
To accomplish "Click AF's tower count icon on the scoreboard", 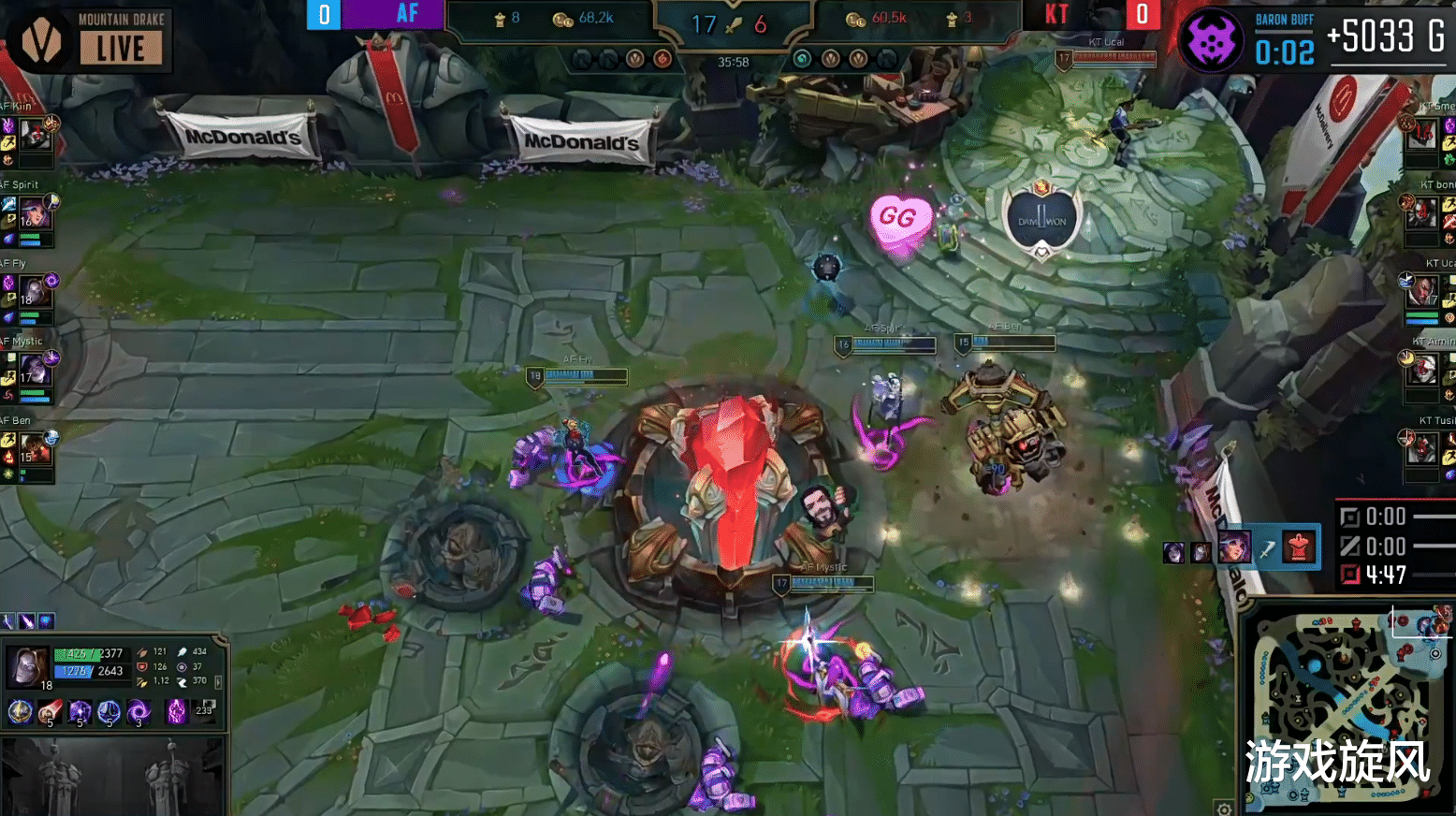I will click(x=500, y=21).
